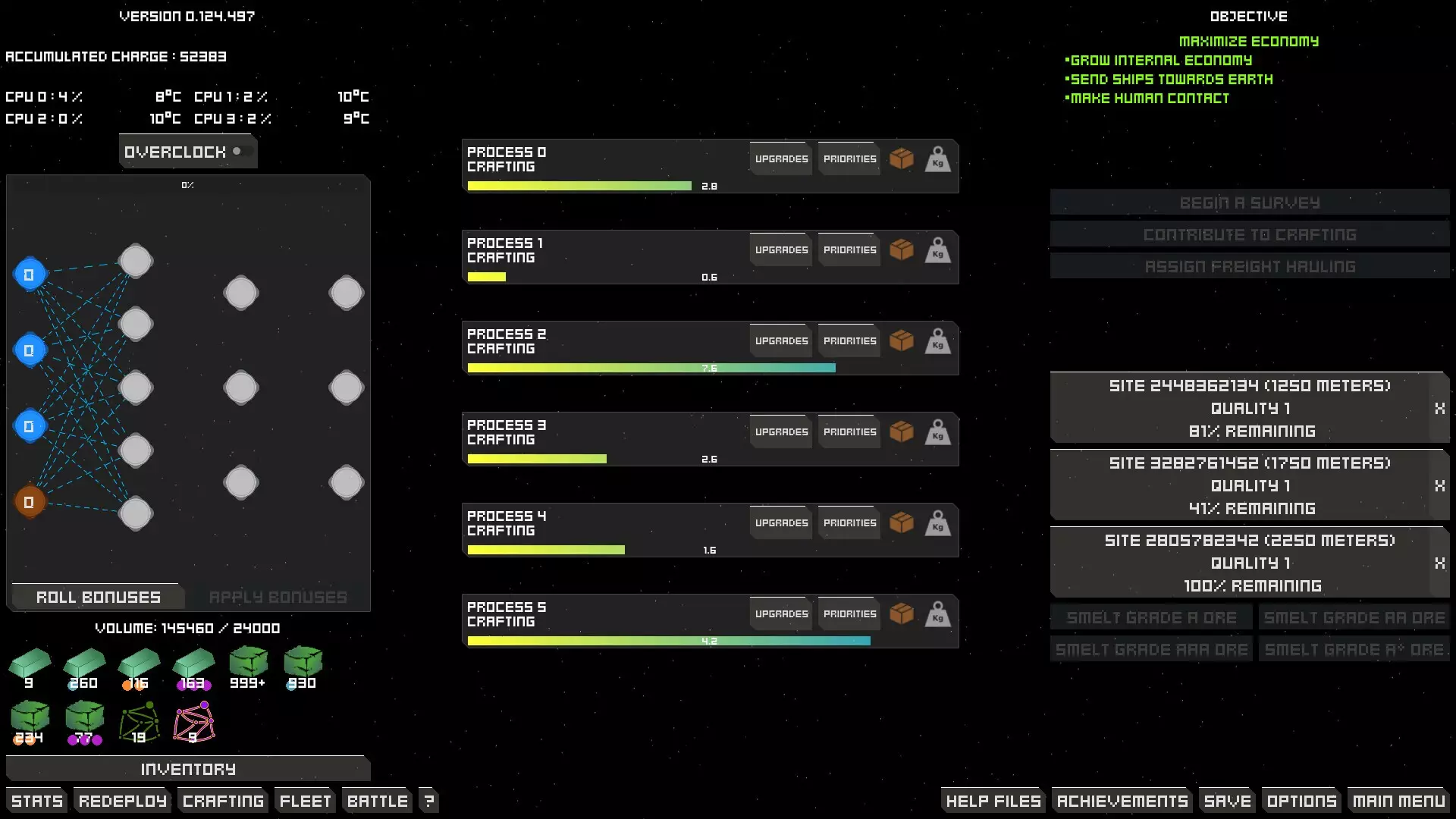Open the cargo box icon for Process 3
The height and width of the screenshot is (819, 1456).
coord(902,431)
